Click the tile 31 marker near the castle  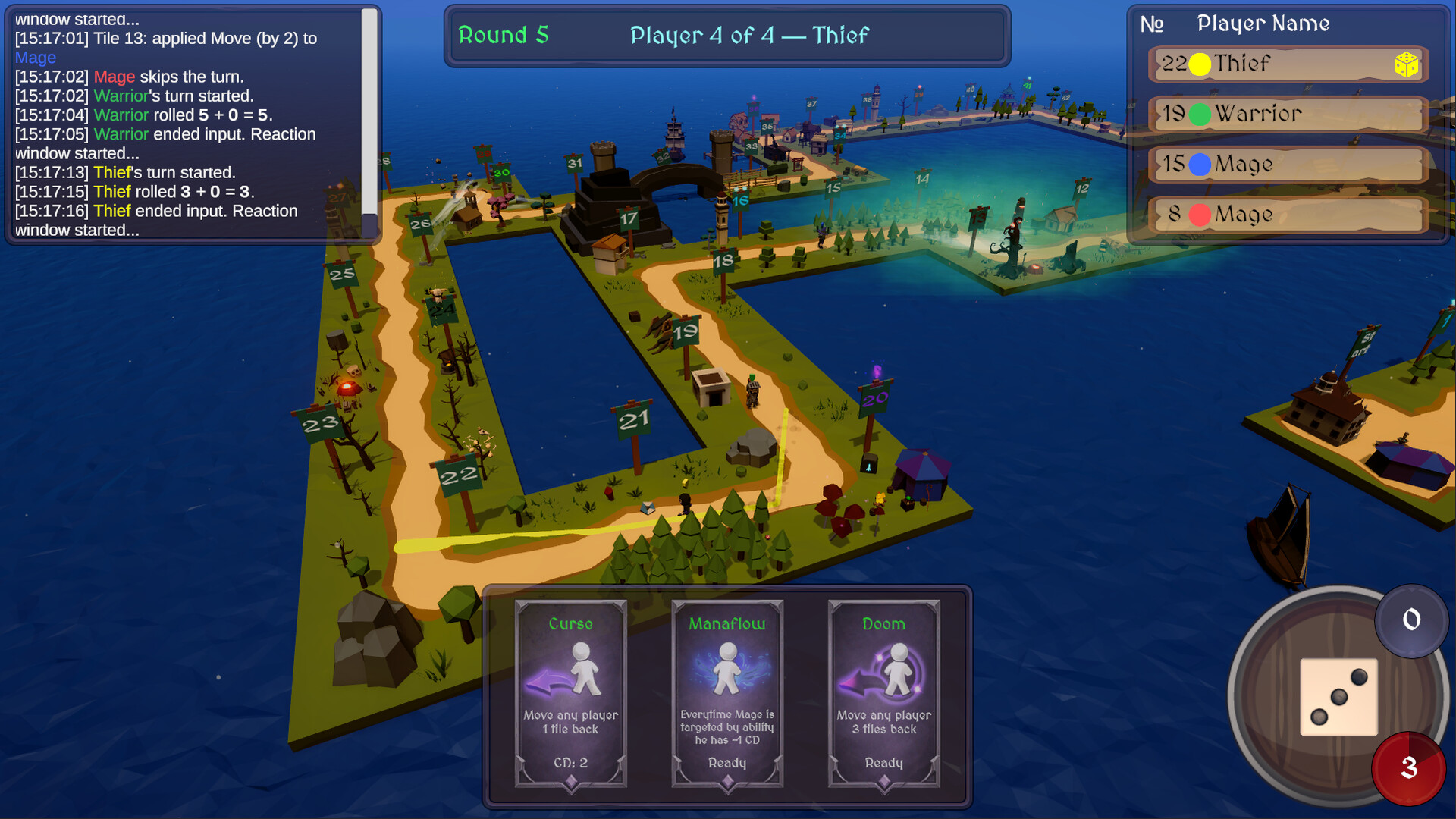point(574,162)
